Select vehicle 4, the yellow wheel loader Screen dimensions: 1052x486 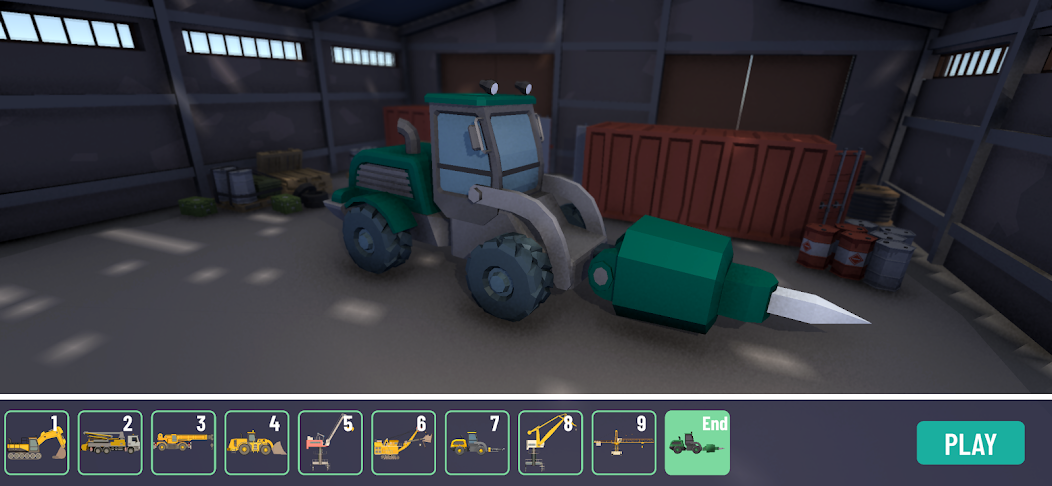point(257,443)
